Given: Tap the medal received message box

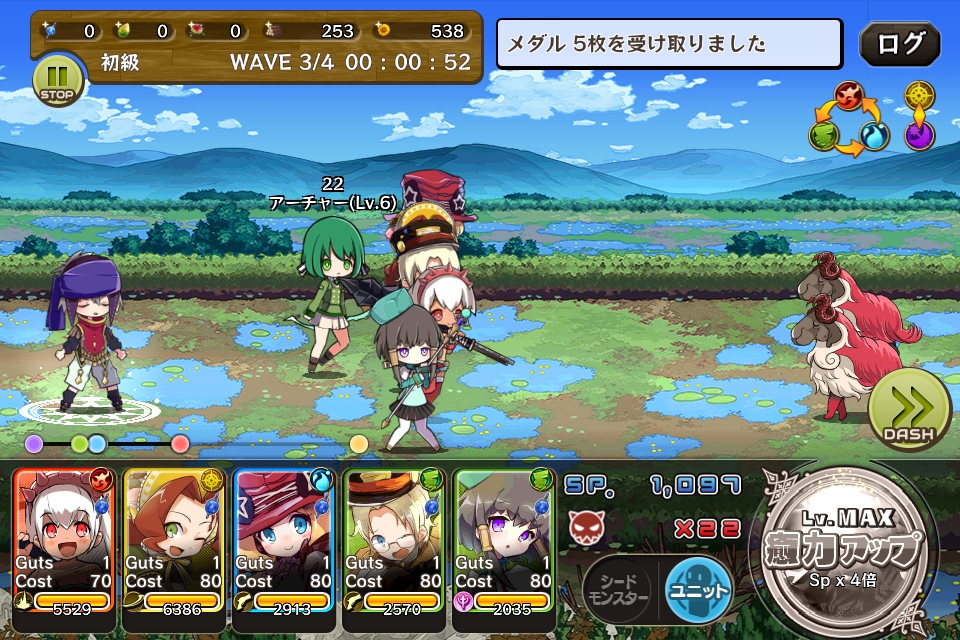Looking at the screenshot, I should [669, 44].
